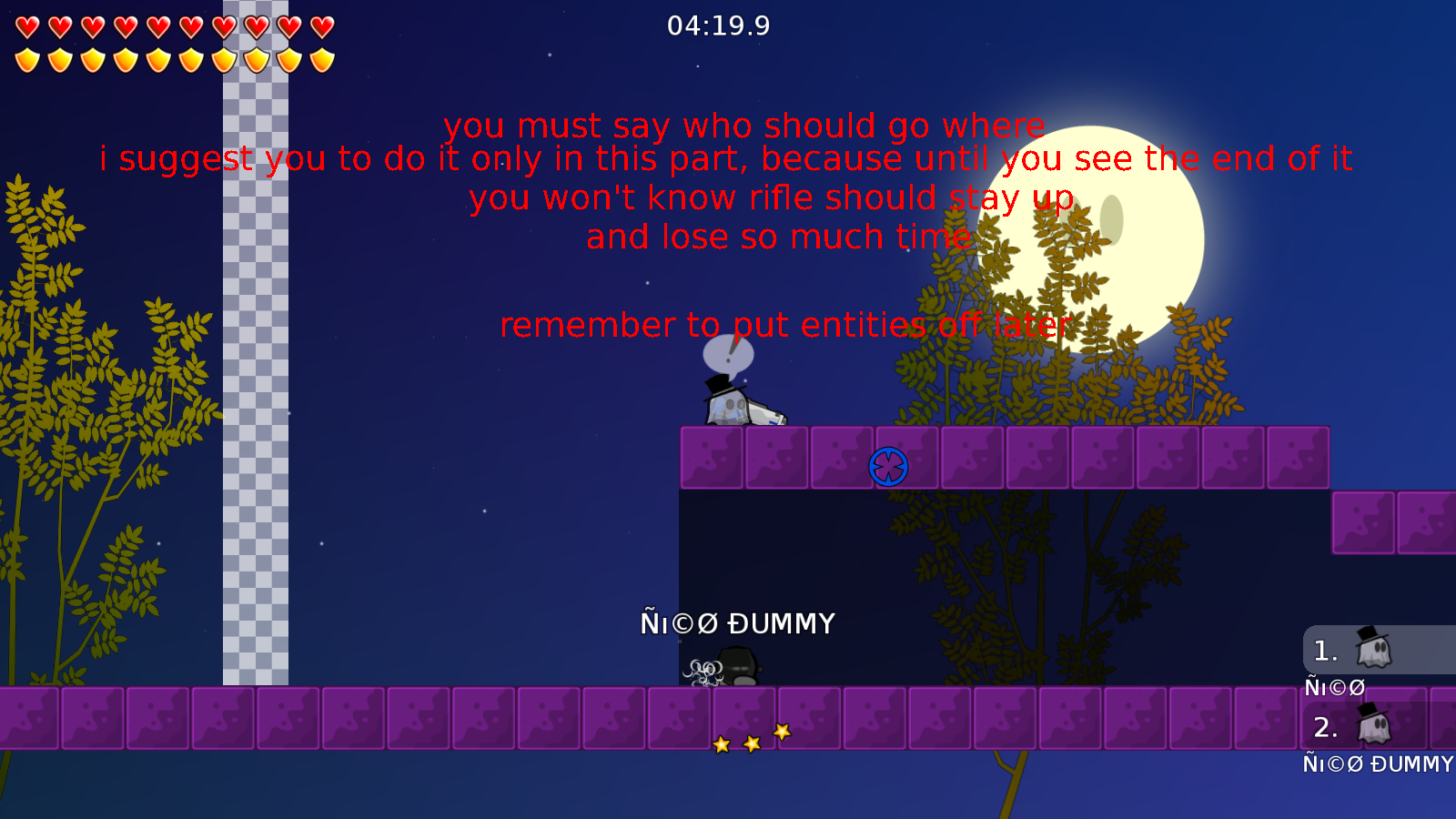Click the leftmost star near the bottom

pos(722,745)
